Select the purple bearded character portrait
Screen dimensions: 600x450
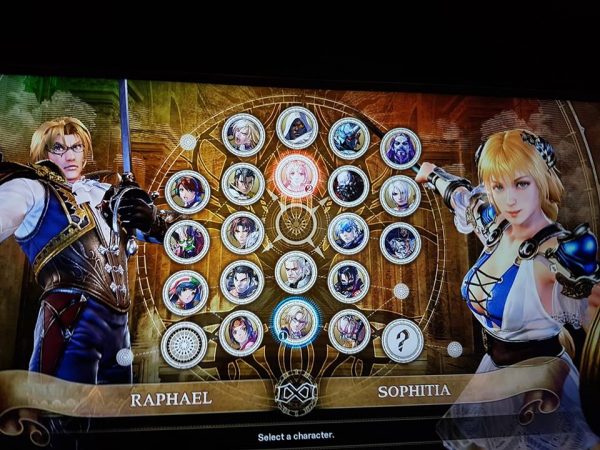pos(400,148)
